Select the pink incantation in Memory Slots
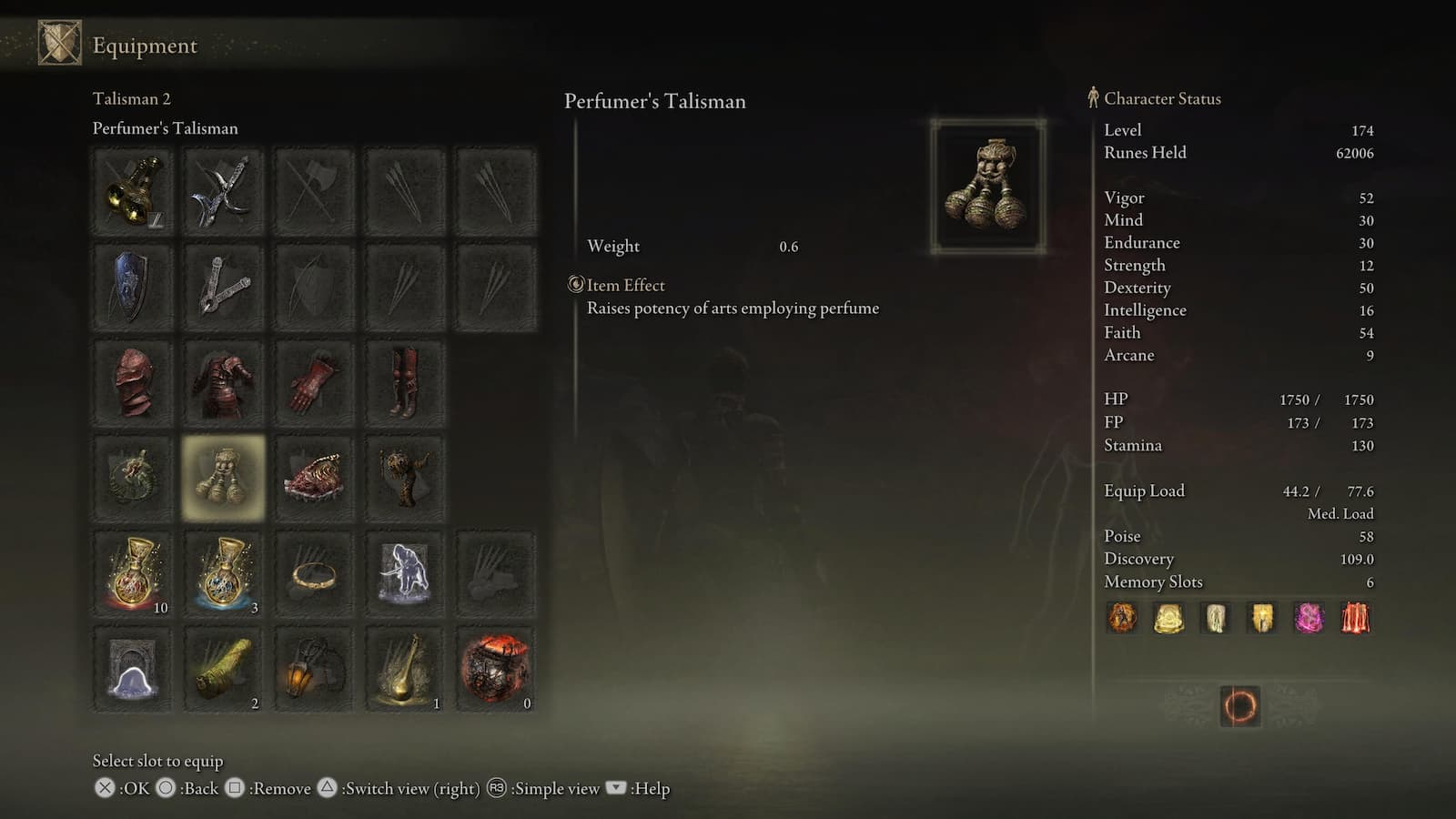Image resolution: width=1456 pixels, height=819 pixels. (x=1309, y=618)
